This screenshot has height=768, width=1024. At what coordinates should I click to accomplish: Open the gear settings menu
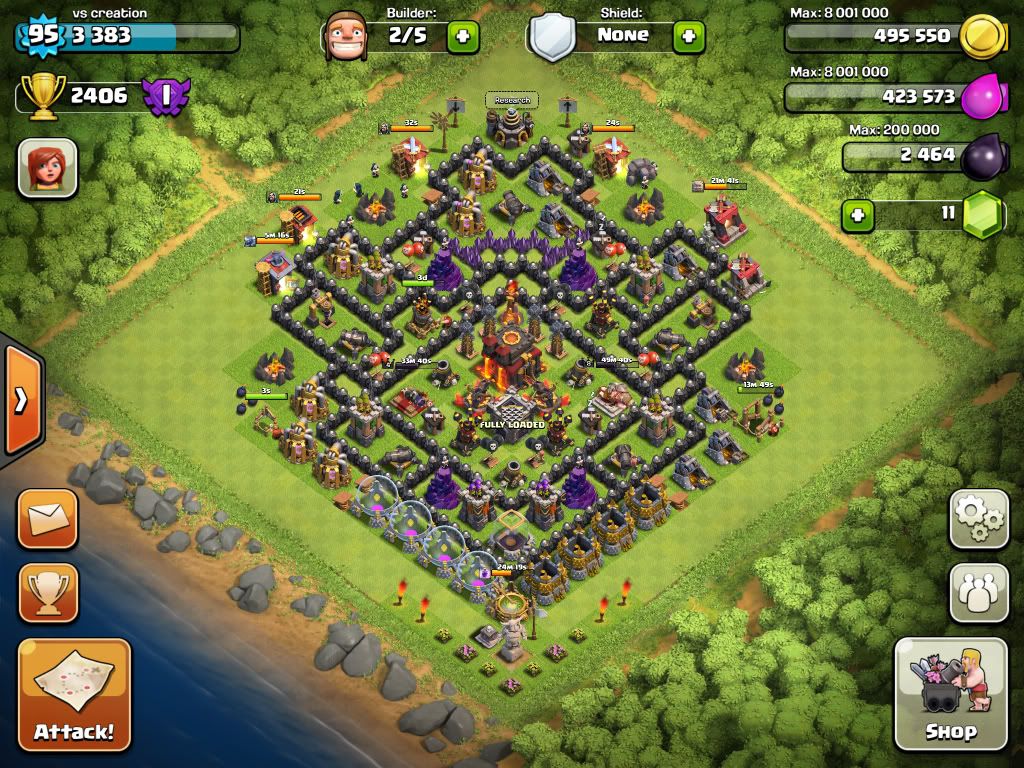(x=979, y=519)
